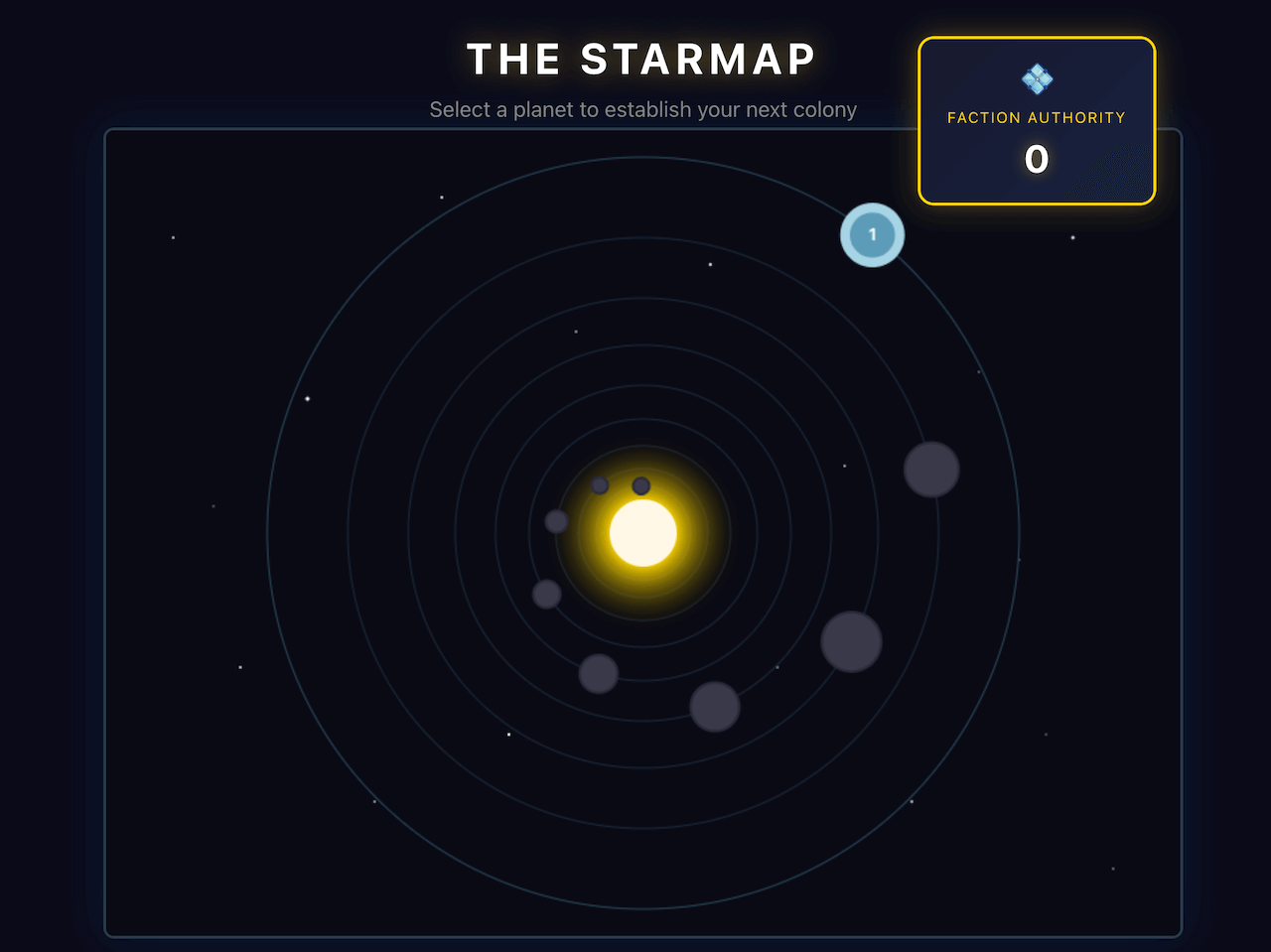Expand the Faction Authority panel
Screen dimensions: 1271x952
1037,120
